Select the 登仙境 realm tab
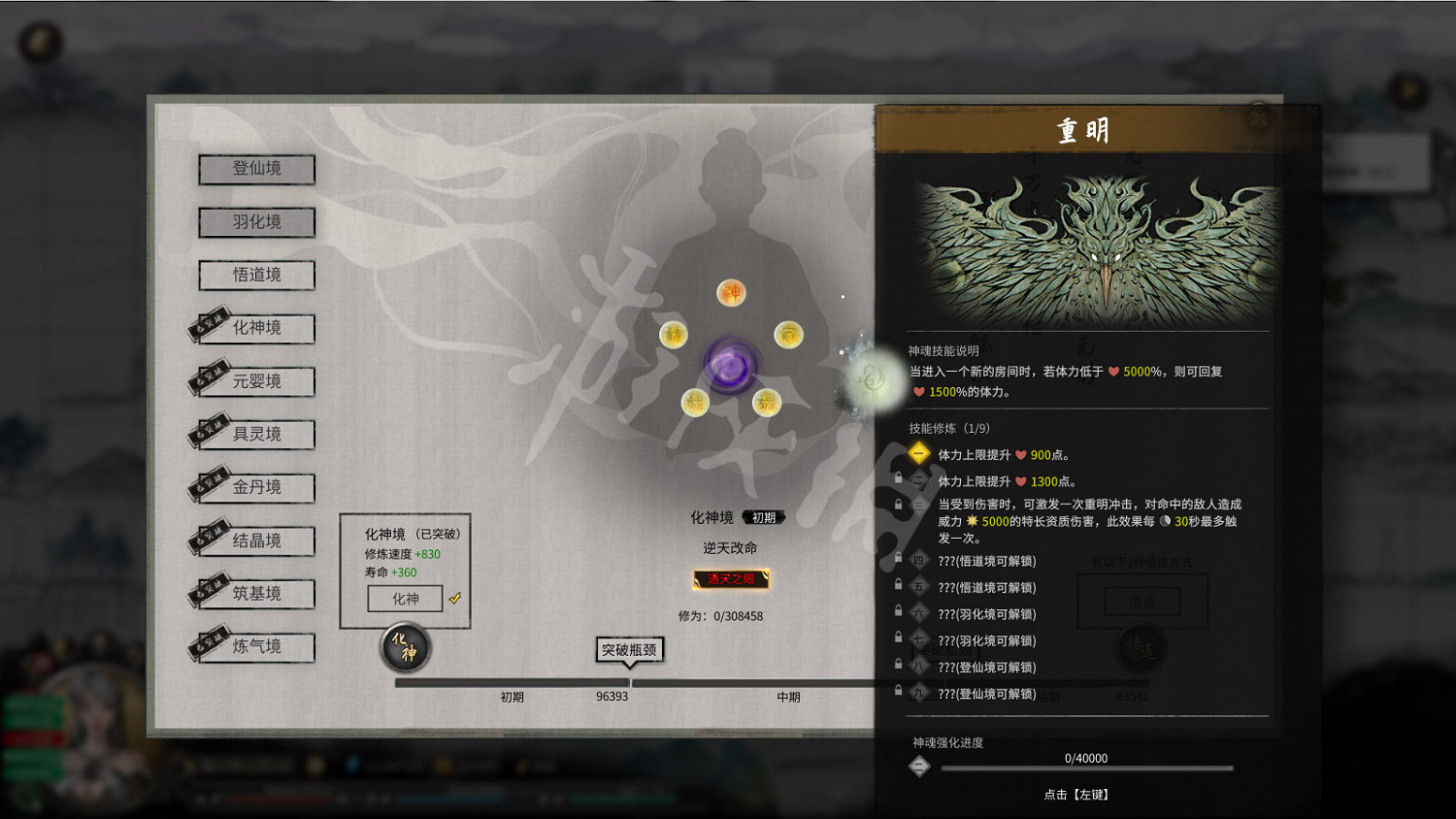 [x=258, y=169]
